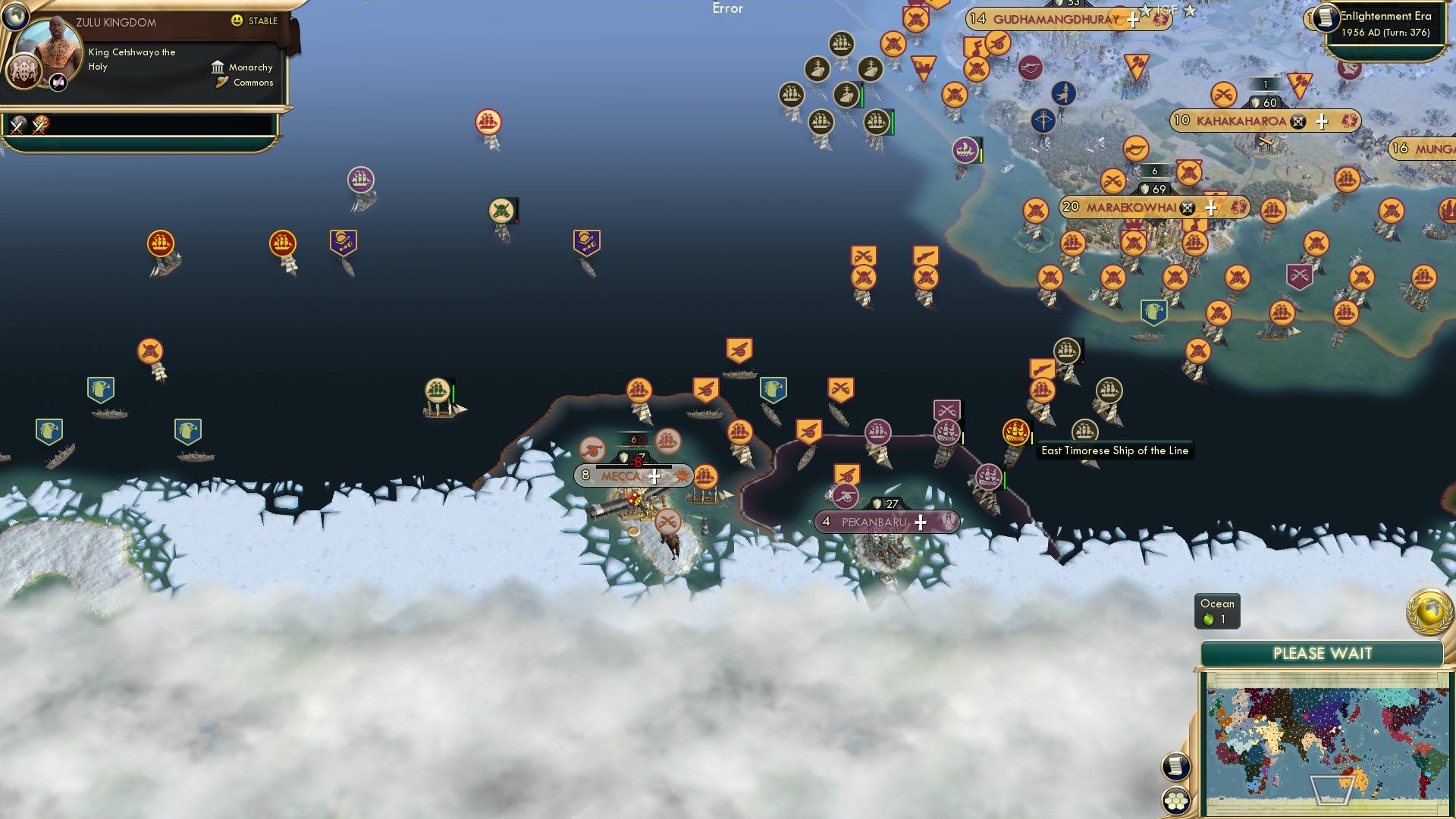This screenshot has height=819, width=1456.
Task: Click the STABLE smiley stability indicator
Action: click(x=237, y=20)
